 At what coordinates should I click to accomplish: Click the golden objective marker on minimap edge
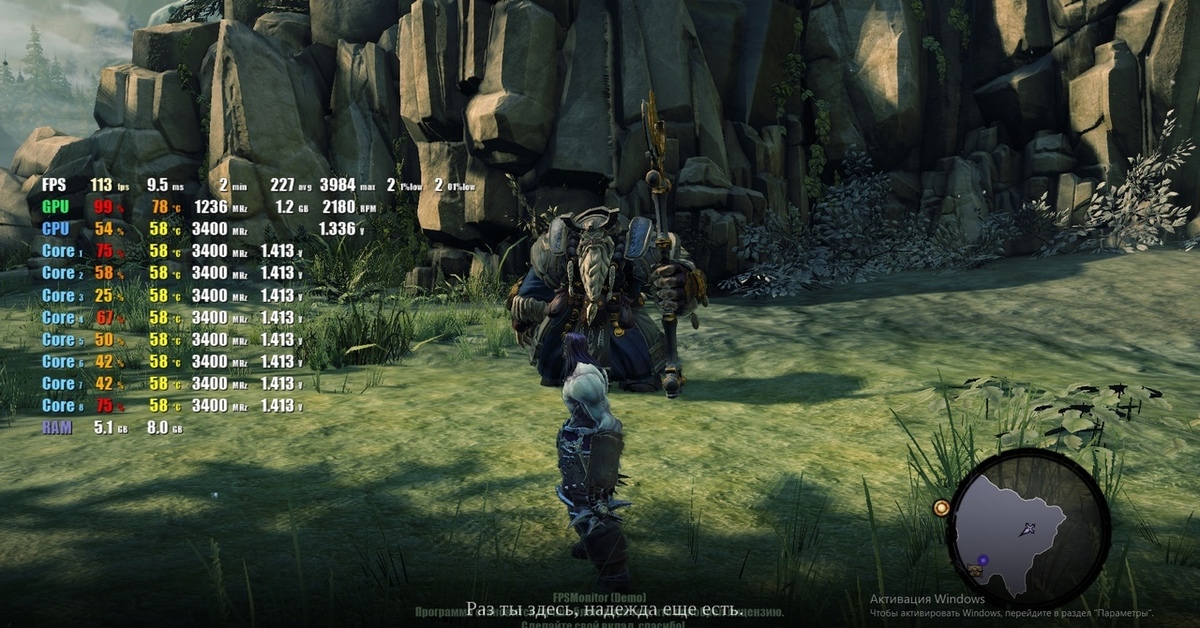coord(941,508)
